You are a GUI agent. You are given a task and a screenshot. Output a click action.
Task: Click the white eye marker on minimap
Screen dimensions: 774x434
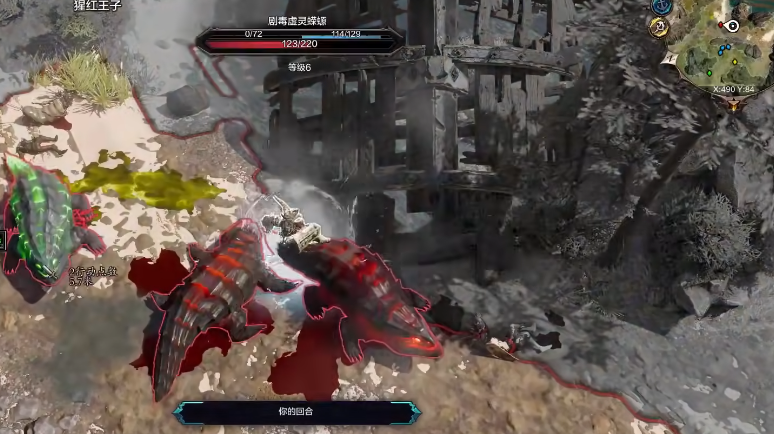click(733, 25)
